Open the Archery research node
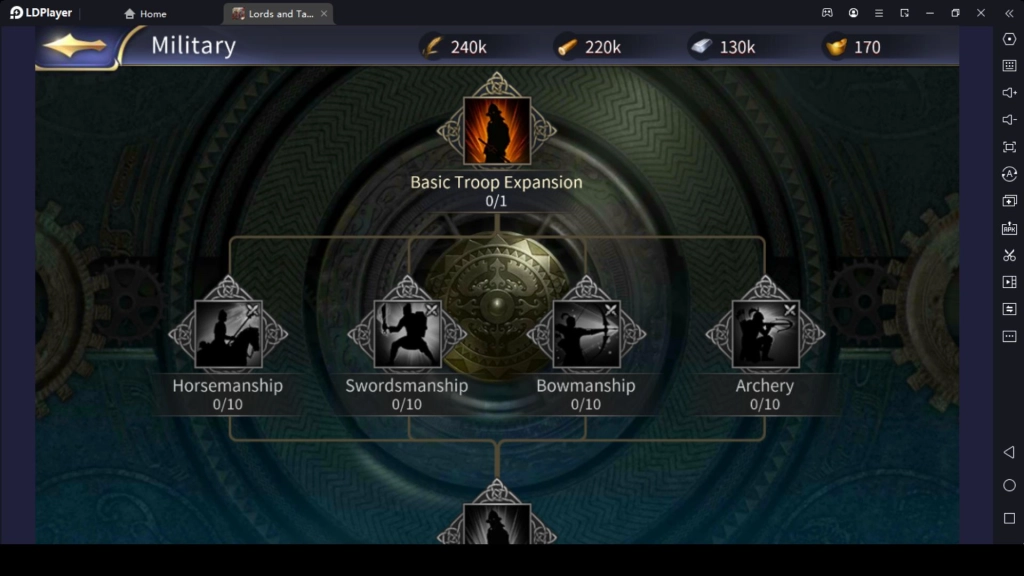 (x=765, y=334)
